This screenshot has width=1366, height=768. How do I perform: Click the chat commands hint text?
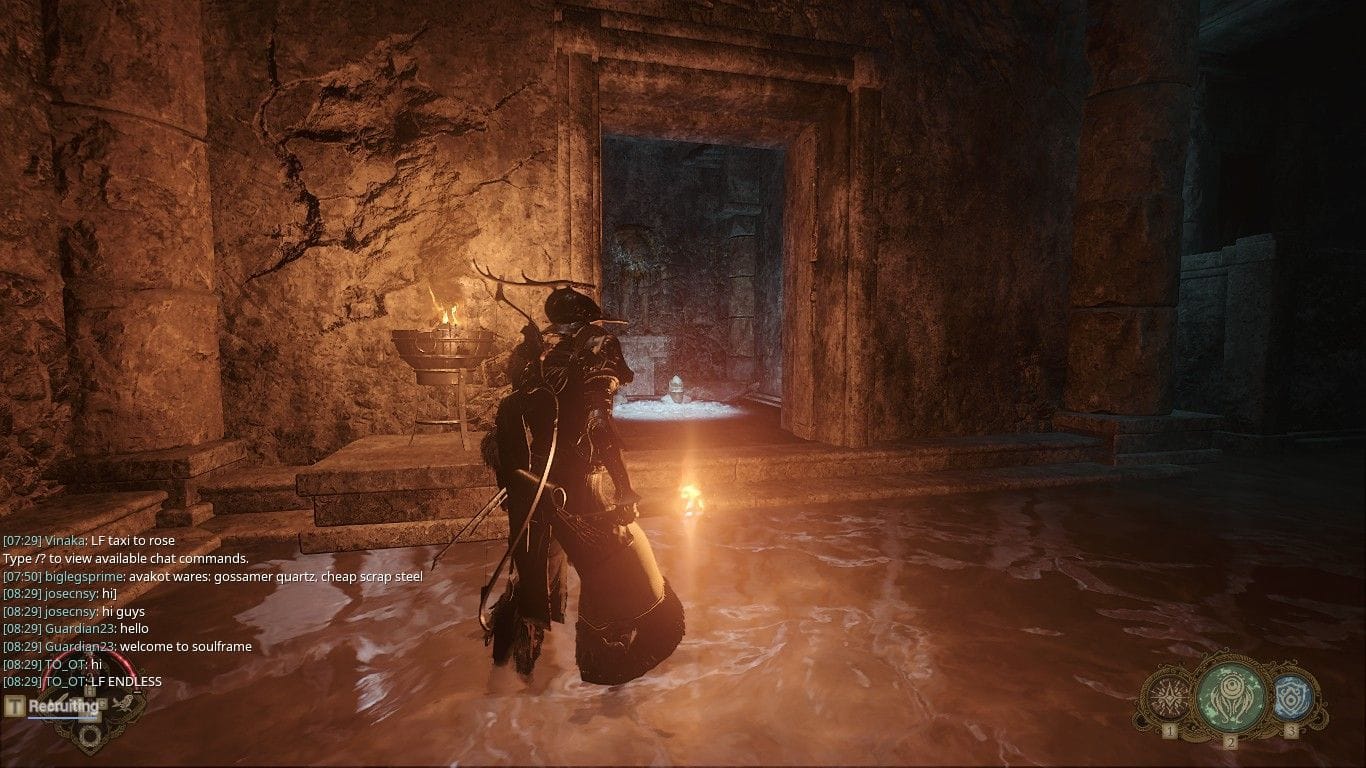click(124, 557)
